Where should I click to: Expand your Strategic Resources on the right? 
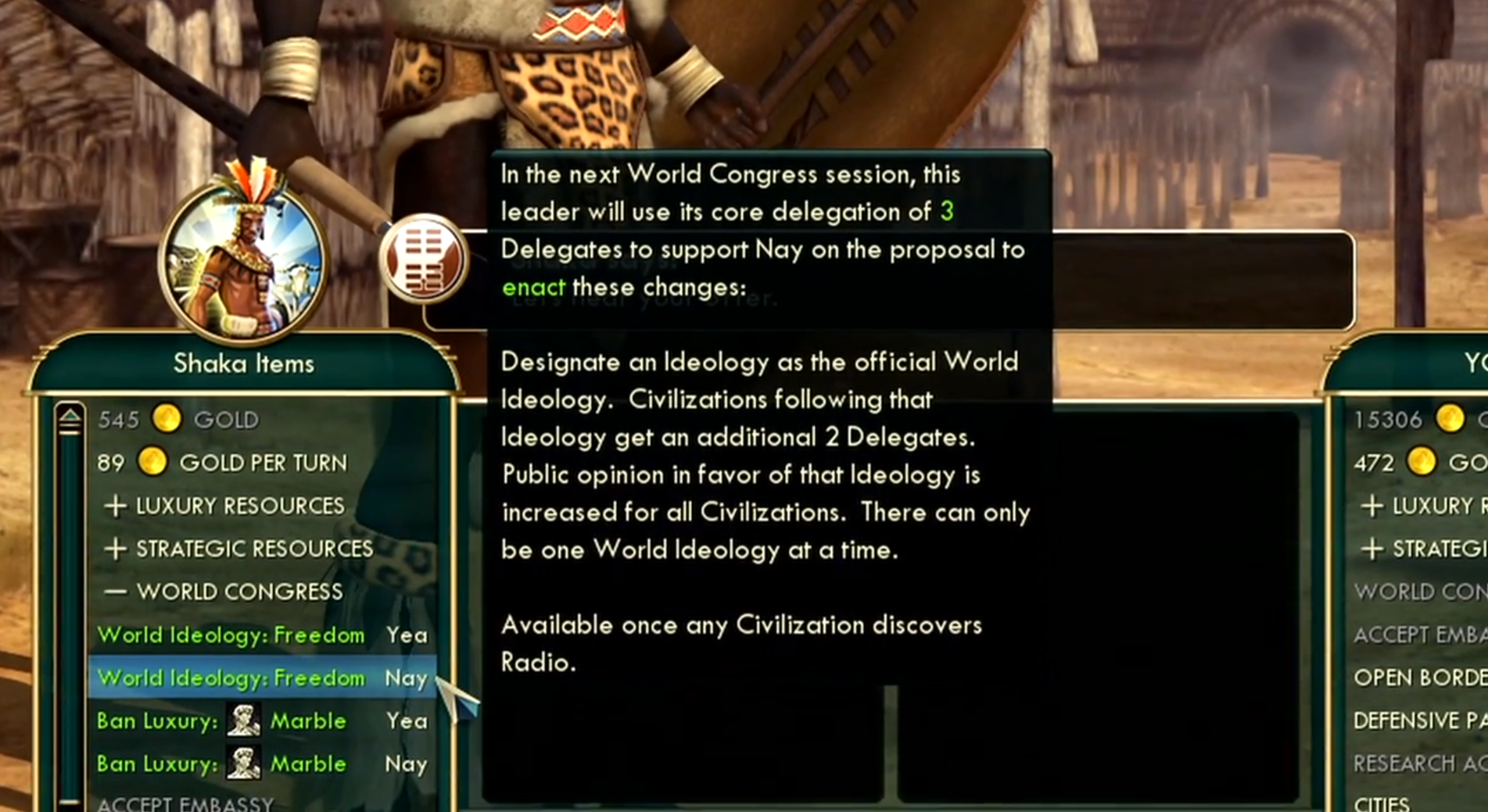click(x=1423, y=549)
